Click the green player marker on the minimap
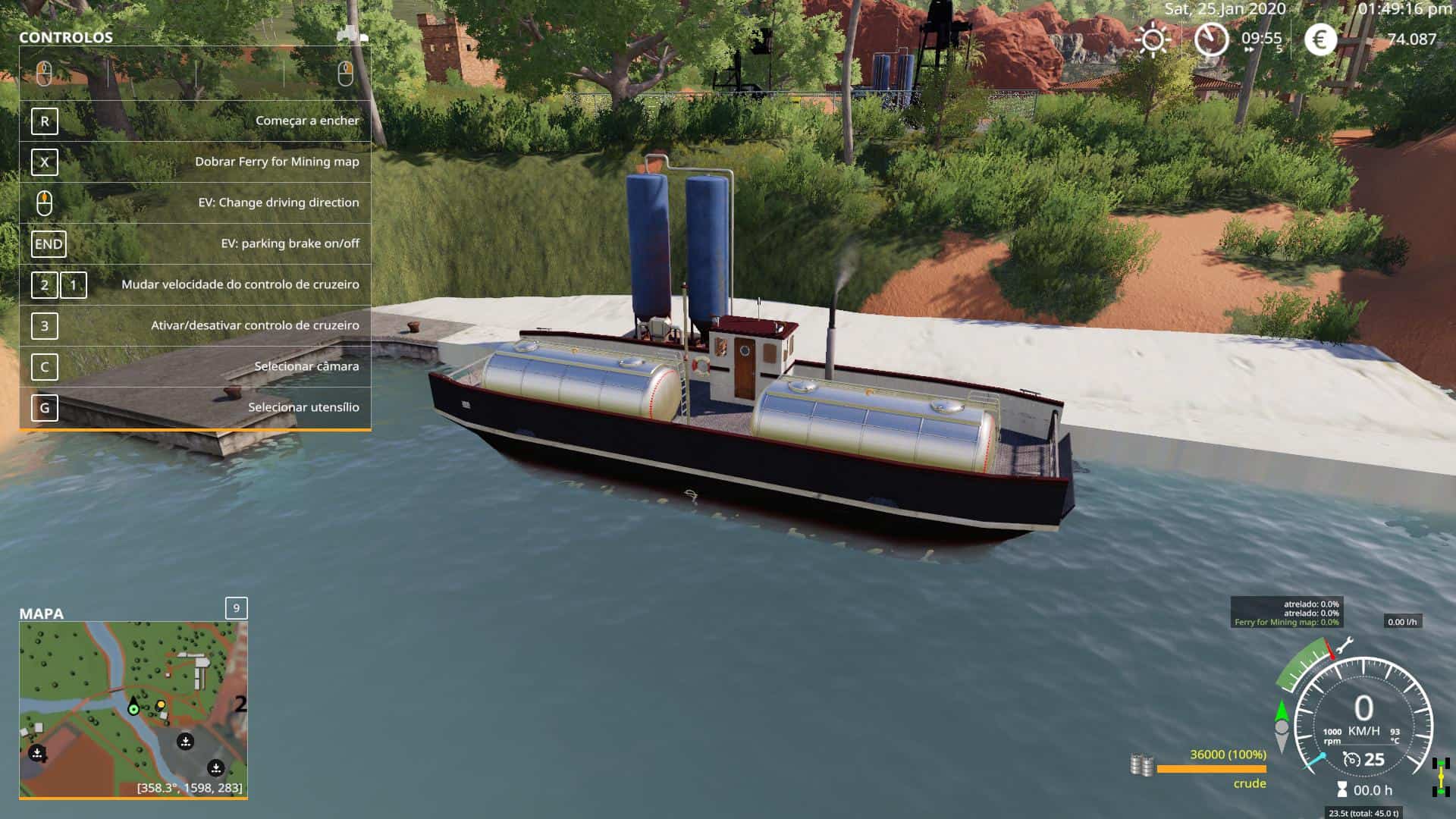This screenshot has height=819, width=1456. [x=133, y=709]
